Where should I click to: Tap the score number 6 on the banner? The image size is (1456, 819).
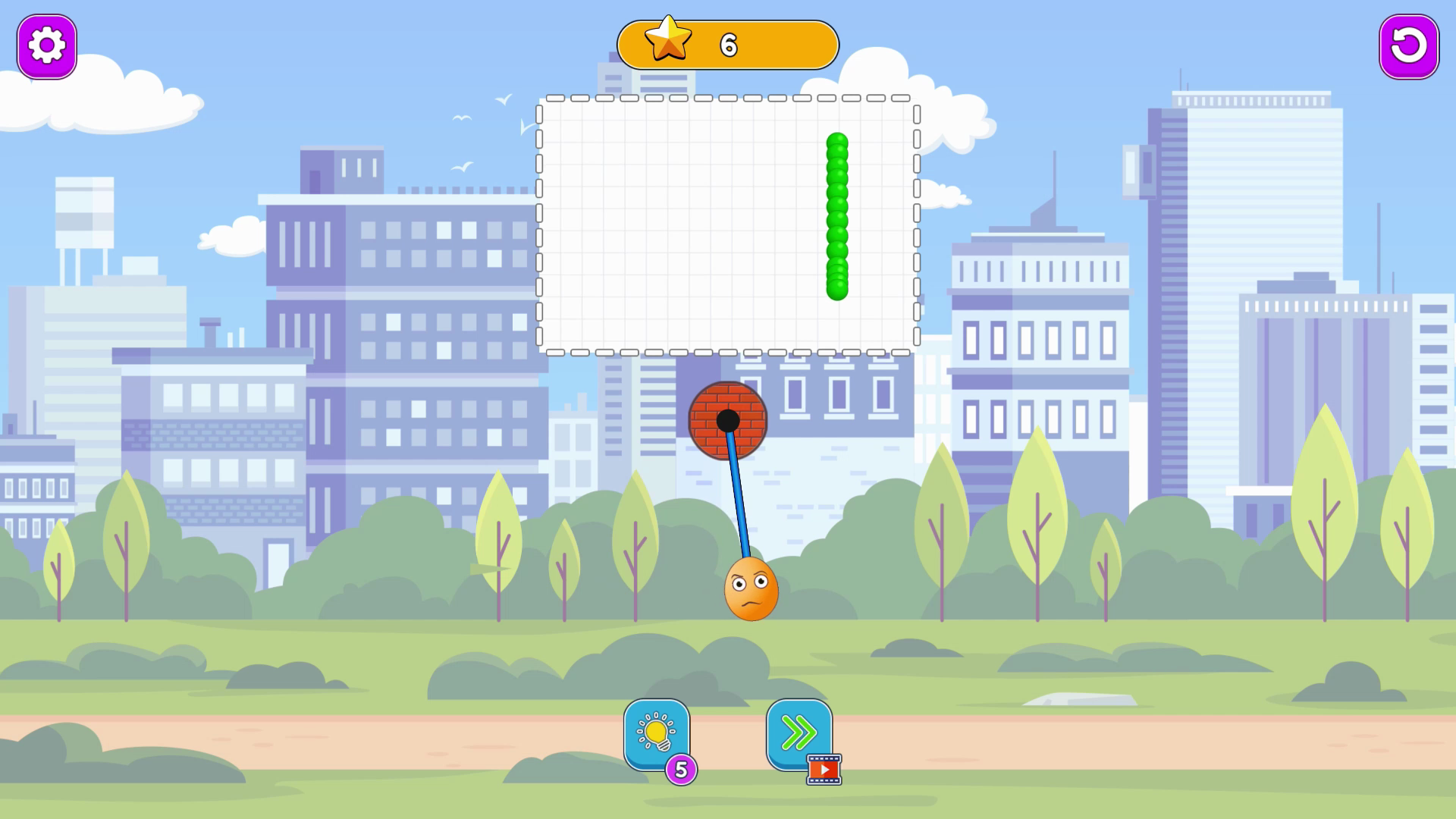click(x=726, y=43)
